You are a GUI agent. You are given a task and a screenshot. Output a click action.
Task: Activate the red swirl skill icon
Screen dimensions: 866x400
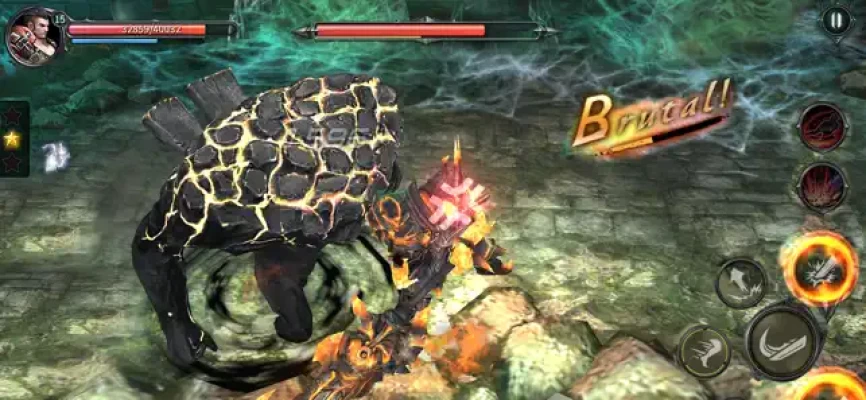pyautogui.click(x=822, y=127)
